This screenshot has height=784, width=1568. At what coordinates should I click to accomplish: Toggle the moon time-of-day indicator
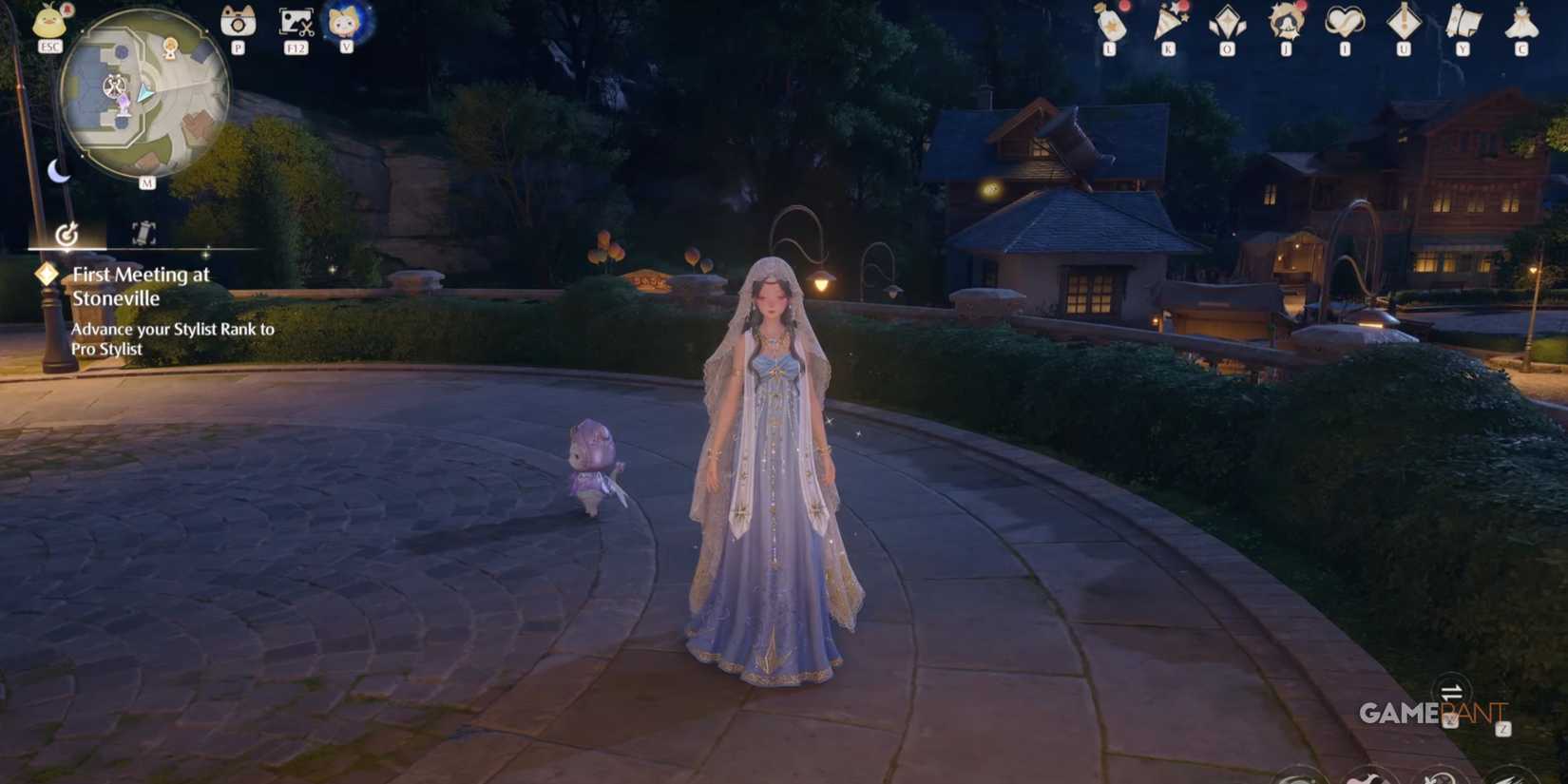[x=59, y=172]
